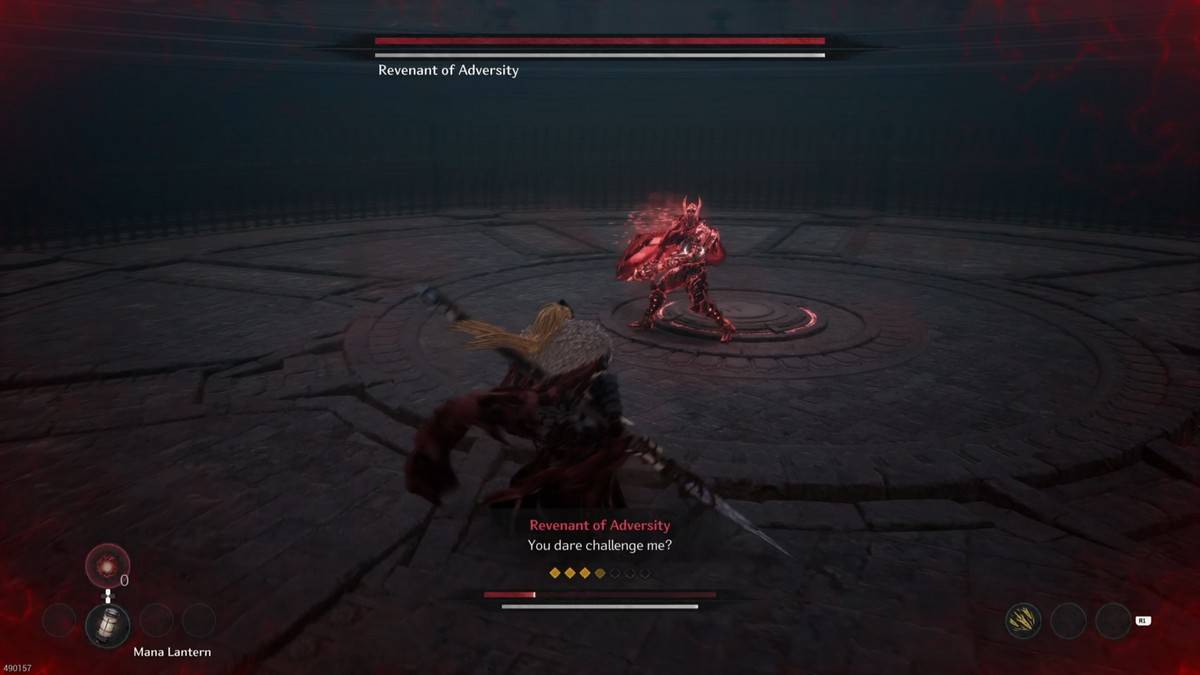Screen dimensions: 1200x675
Task: Select the glowing red orb consumable slot
Action: pyautogui.click(x=107, y=565)
